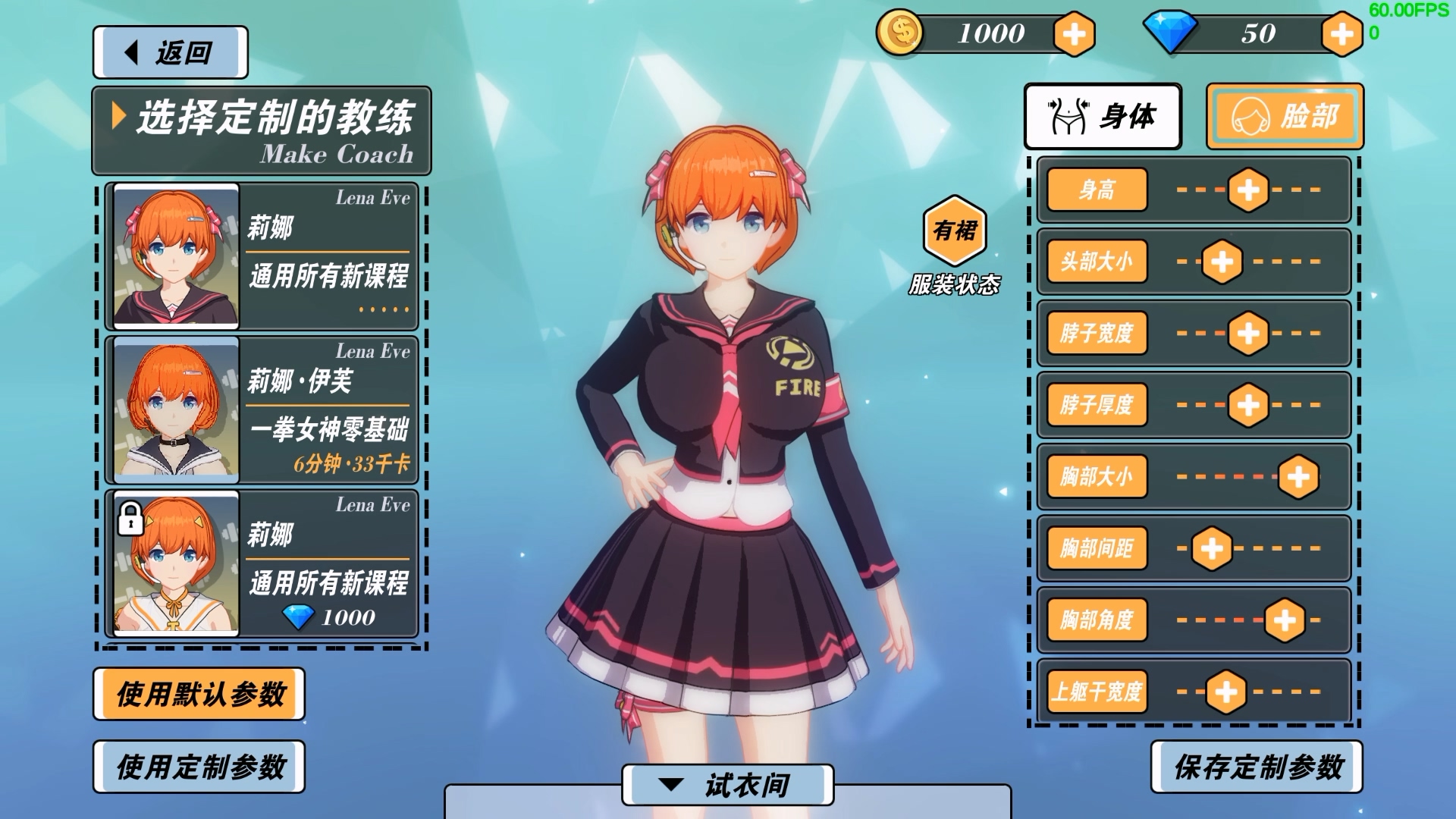Select the first 莉娜 coach in sailor uniform
This screenshot has width=1456, height=819.
tap(262, 256)
